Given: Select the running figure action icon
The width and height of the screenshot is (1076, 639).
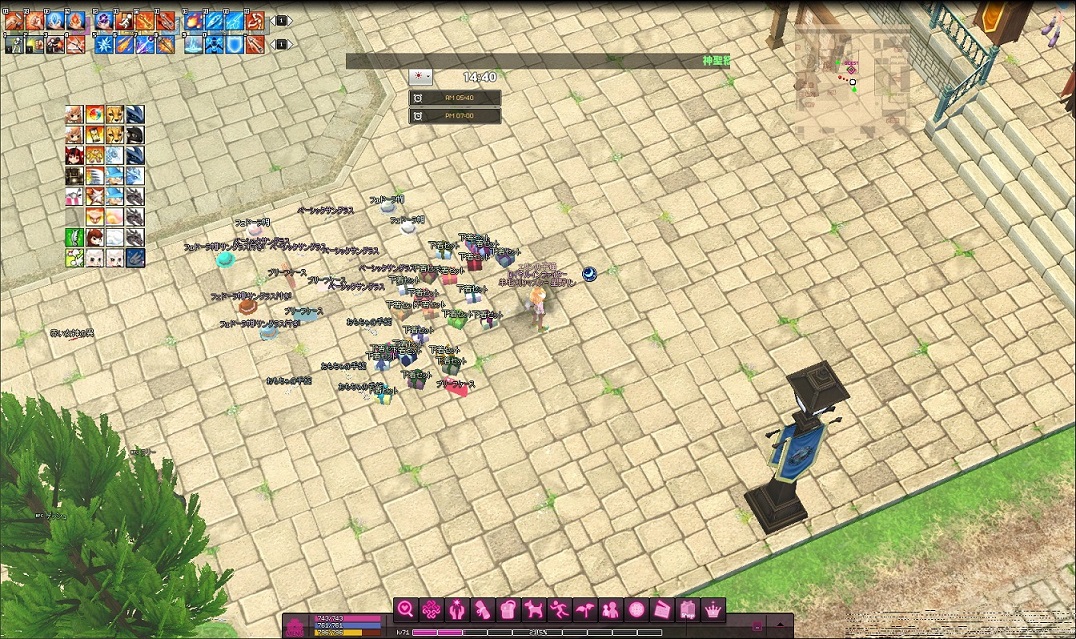Looking at the screenshot, I should coord(561,609).
